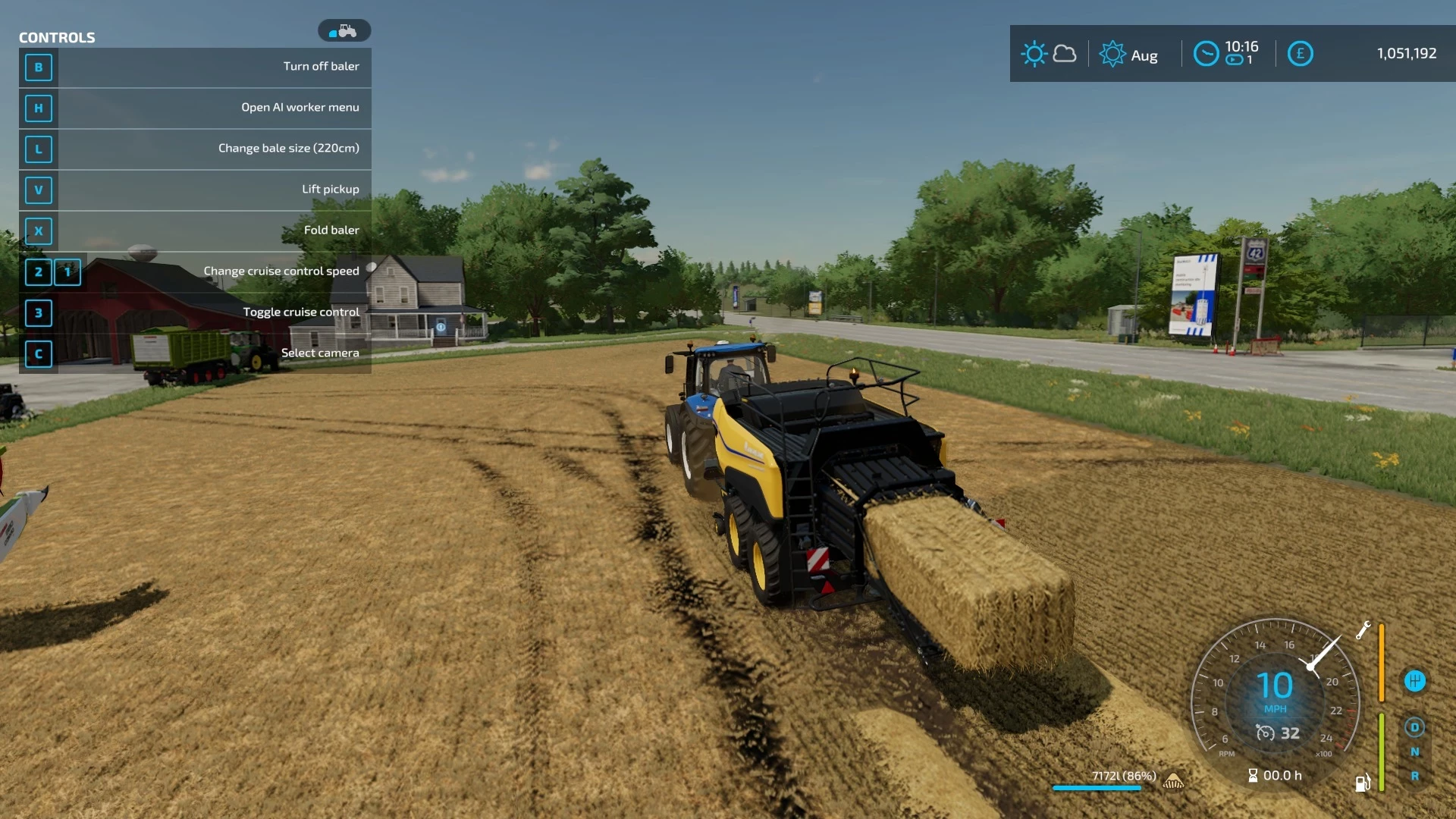This screenshot has height=819, width=1456.
Task: Click the cloud weather forecast icon
Action: point(1065,54)
